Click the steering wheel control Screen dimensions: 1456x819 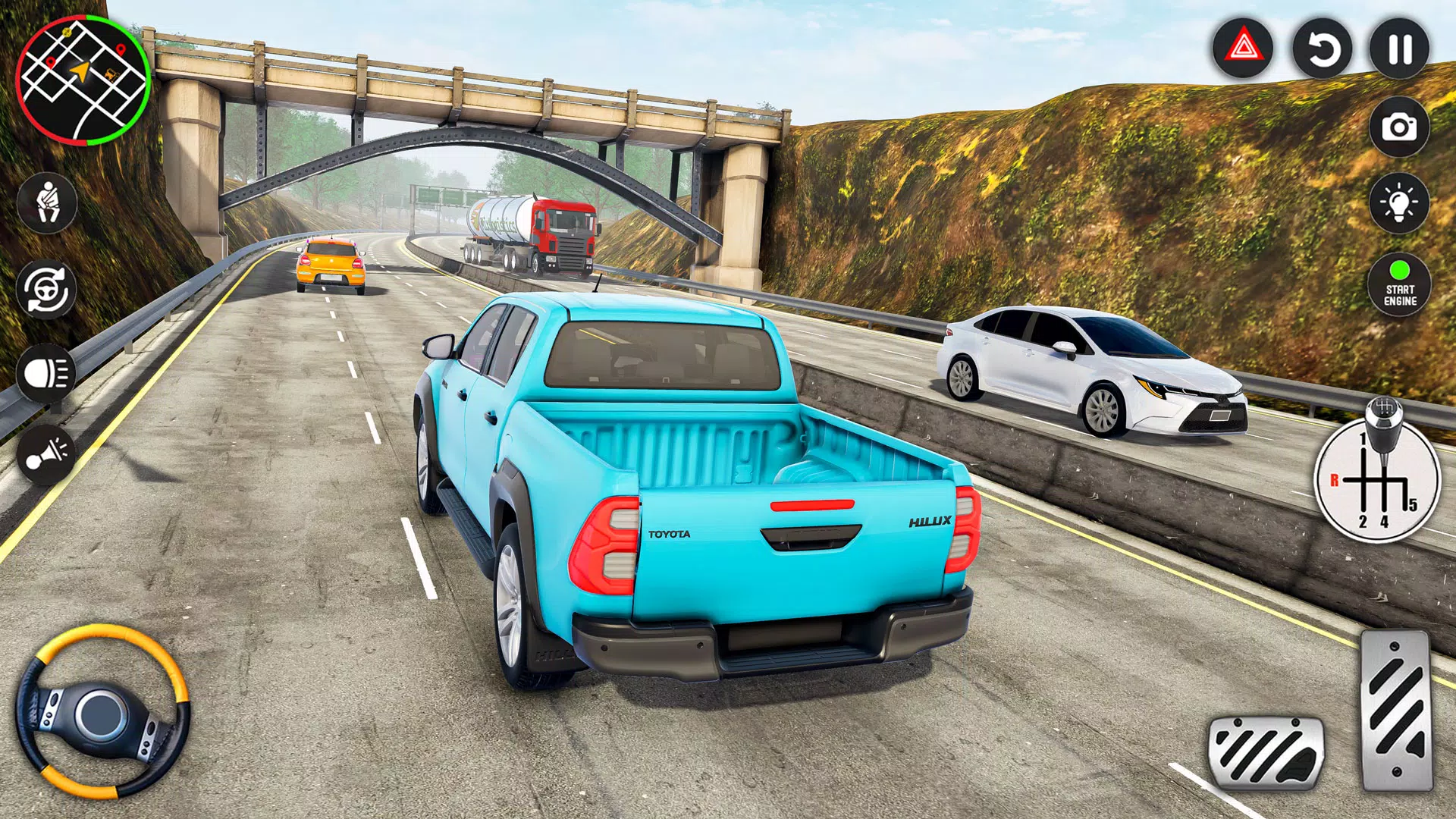(102, 711)
